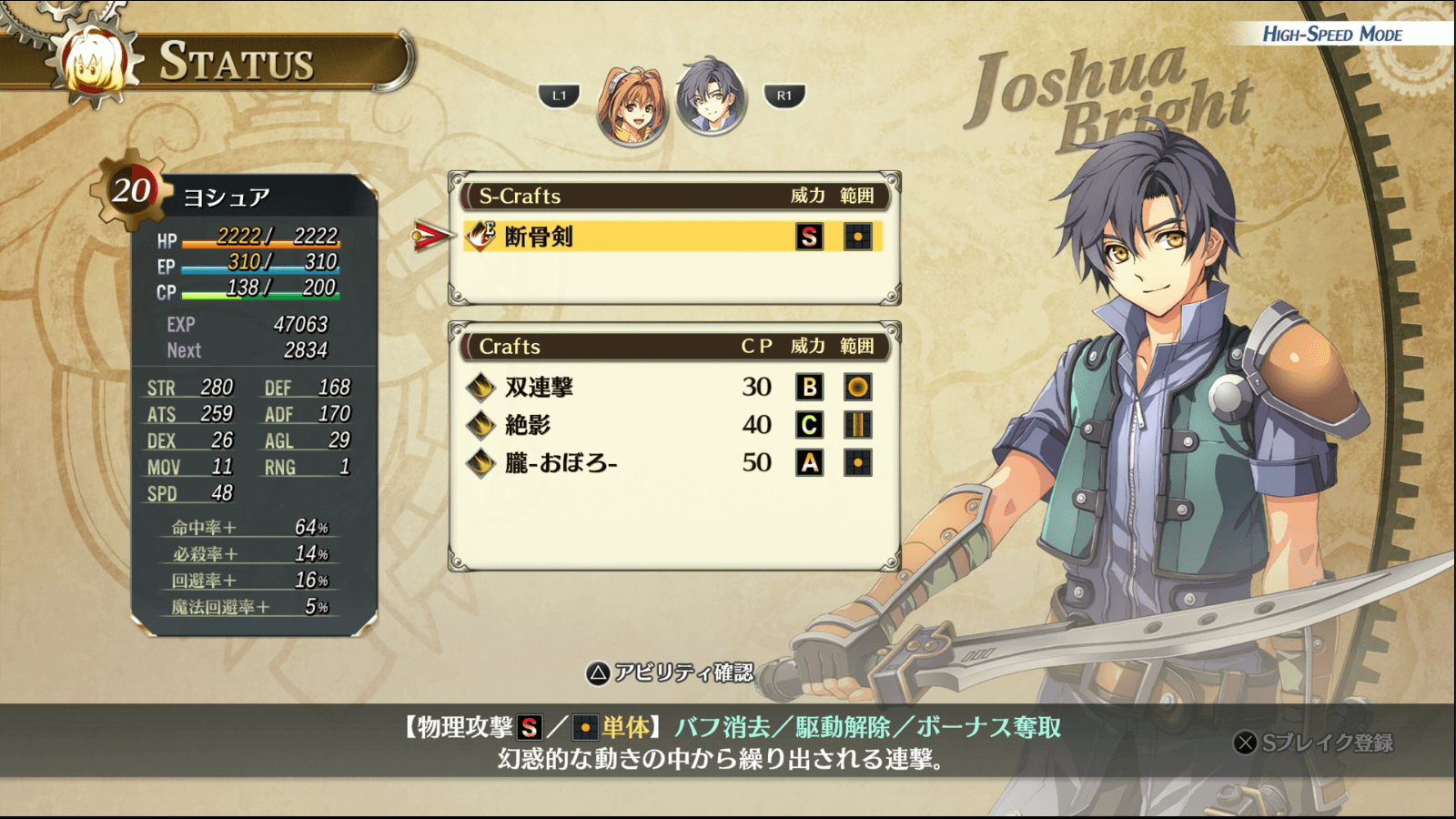This screenshot has width=1456, height=819.
Task: Select the 断骨剣 S-Craft row
Action: click(x=672, y=237)
